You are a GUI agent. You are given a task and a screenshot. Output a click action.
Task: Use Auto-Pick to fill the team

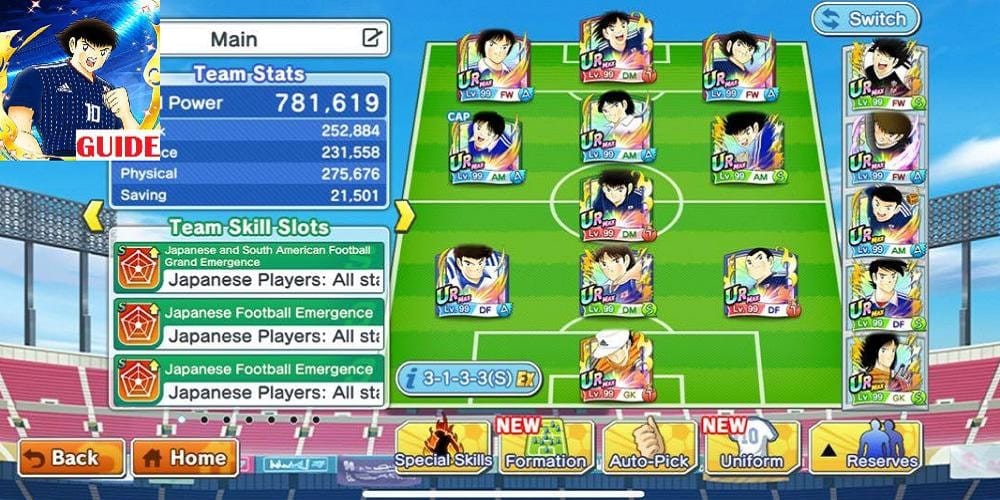[649, 447]
